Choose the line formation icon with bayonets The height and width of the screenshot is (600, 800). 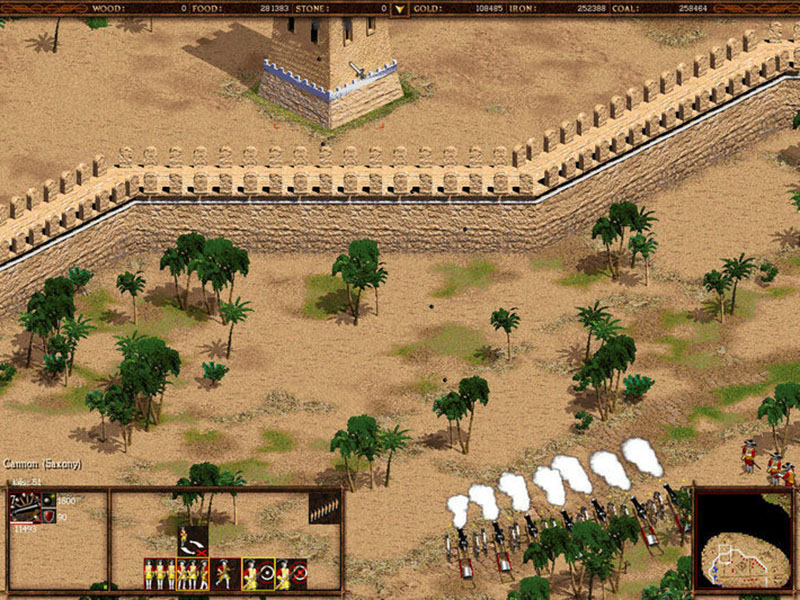pyautogui.click(x=322, y=506)
